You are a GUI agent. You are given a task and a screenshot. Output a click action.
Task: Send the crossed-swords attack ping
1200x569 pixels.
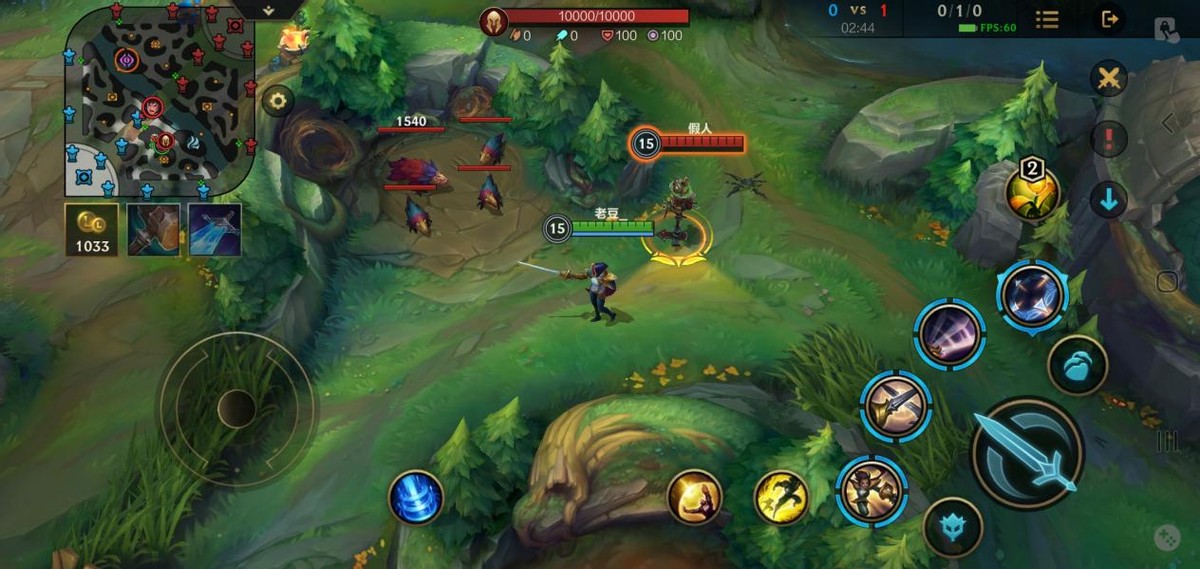coord(1108,79)
